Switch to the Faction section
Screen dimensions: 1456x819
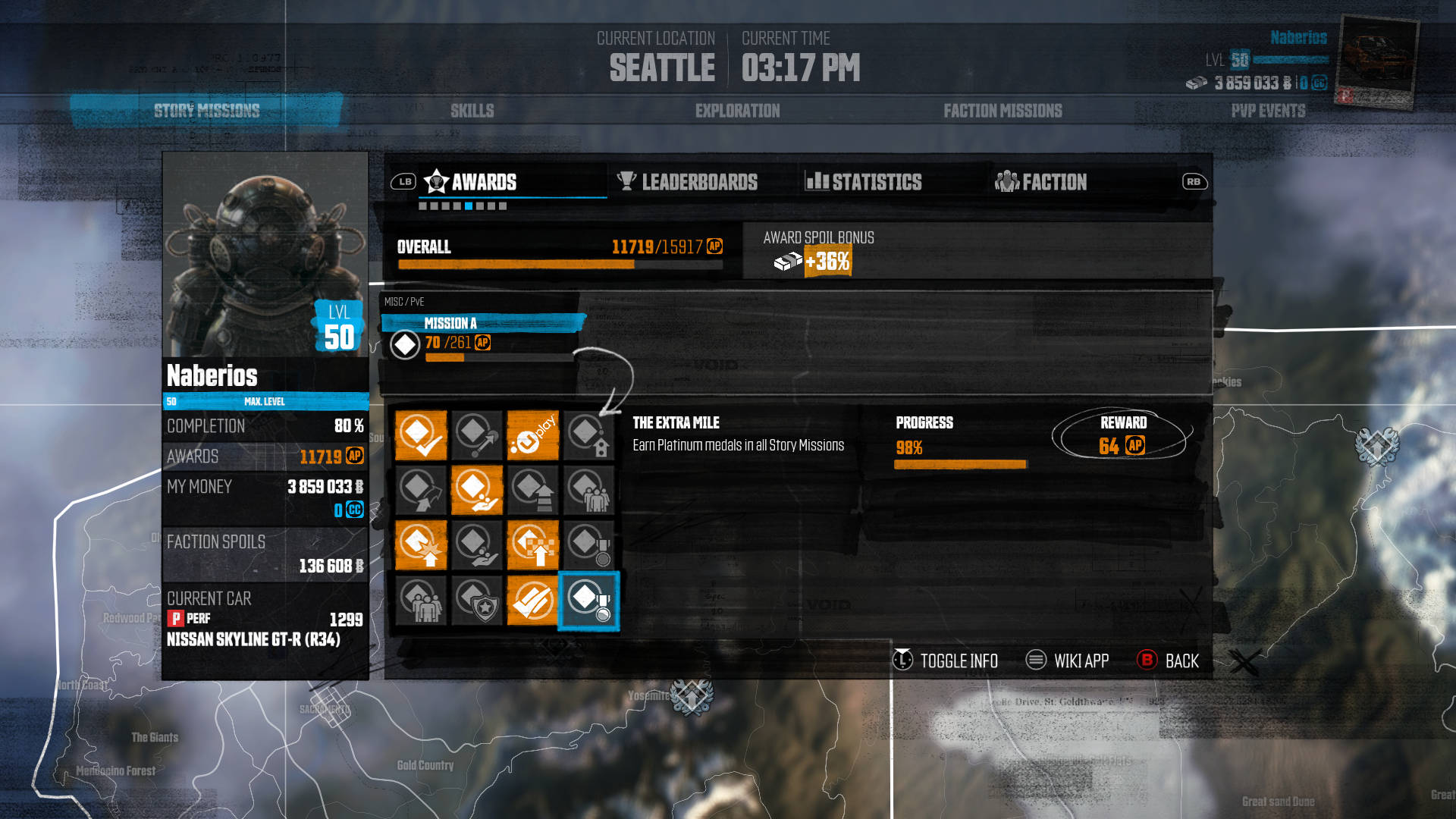[x=1054, y=182]
